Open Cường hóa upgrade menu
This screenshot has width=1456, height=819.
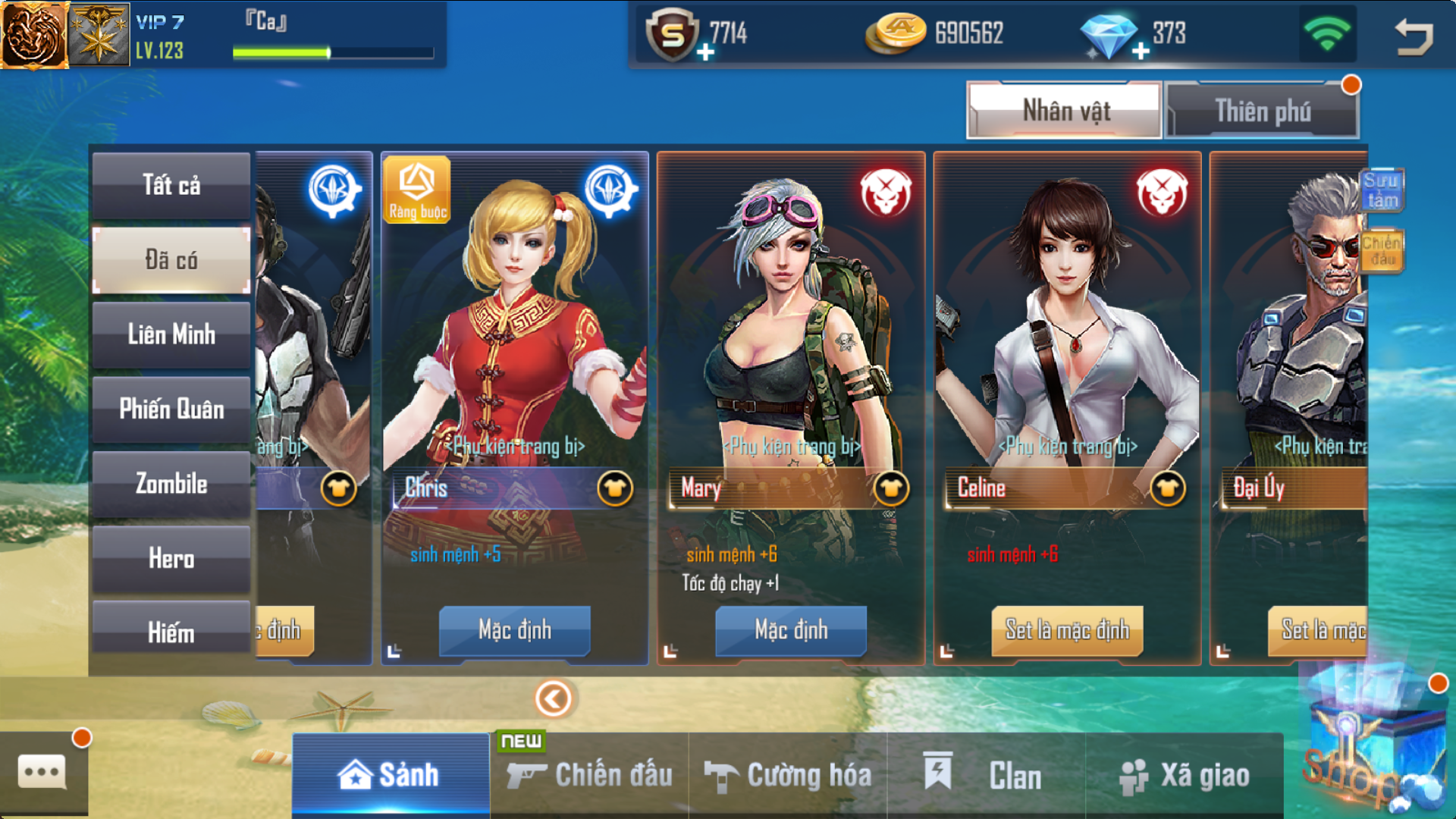[x=788, y=775]
